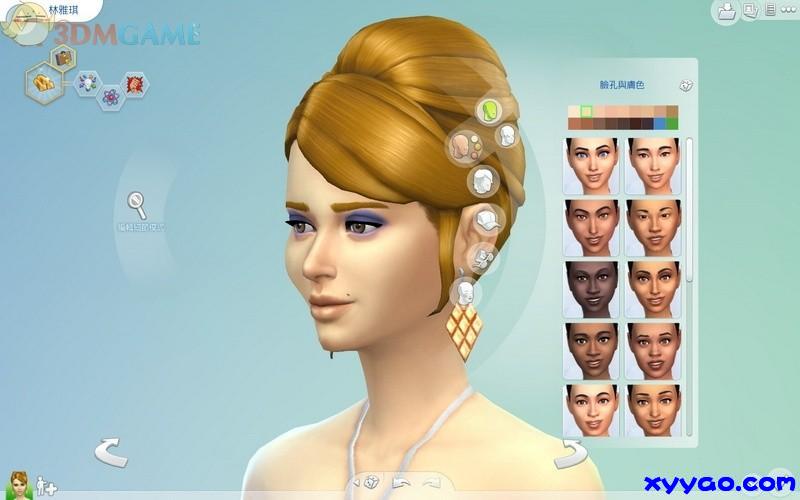Click the magnifying glass detail edit button

[136, 205]
